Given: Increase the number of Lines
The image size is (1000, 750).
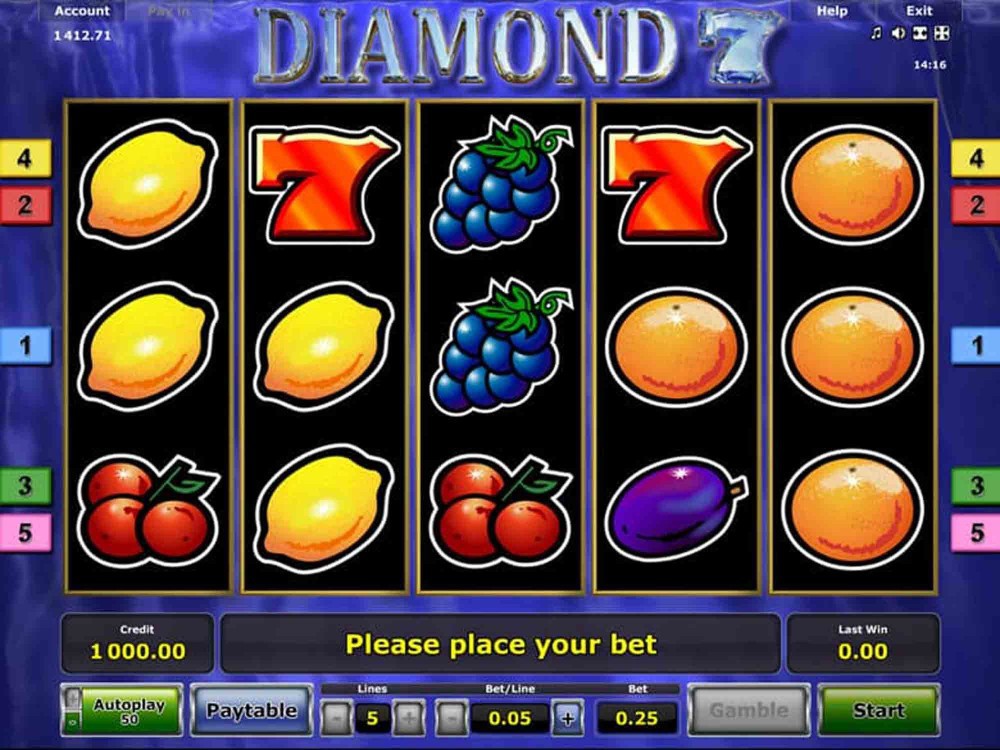Looking at the screenshot, I should (x=407, y=717).
